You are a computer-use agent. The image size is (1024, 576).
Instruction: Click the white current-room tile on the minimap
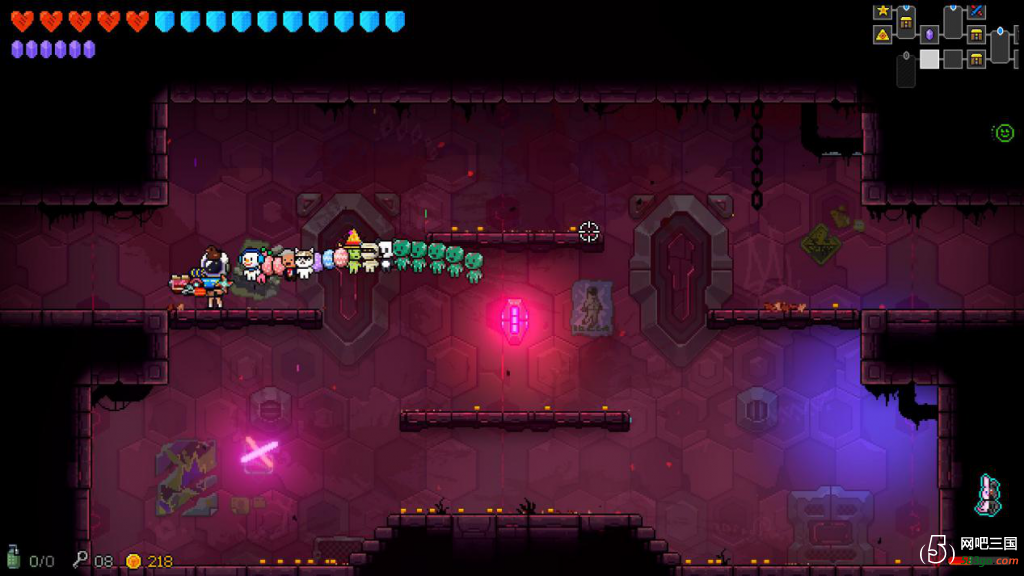[929, 59]
